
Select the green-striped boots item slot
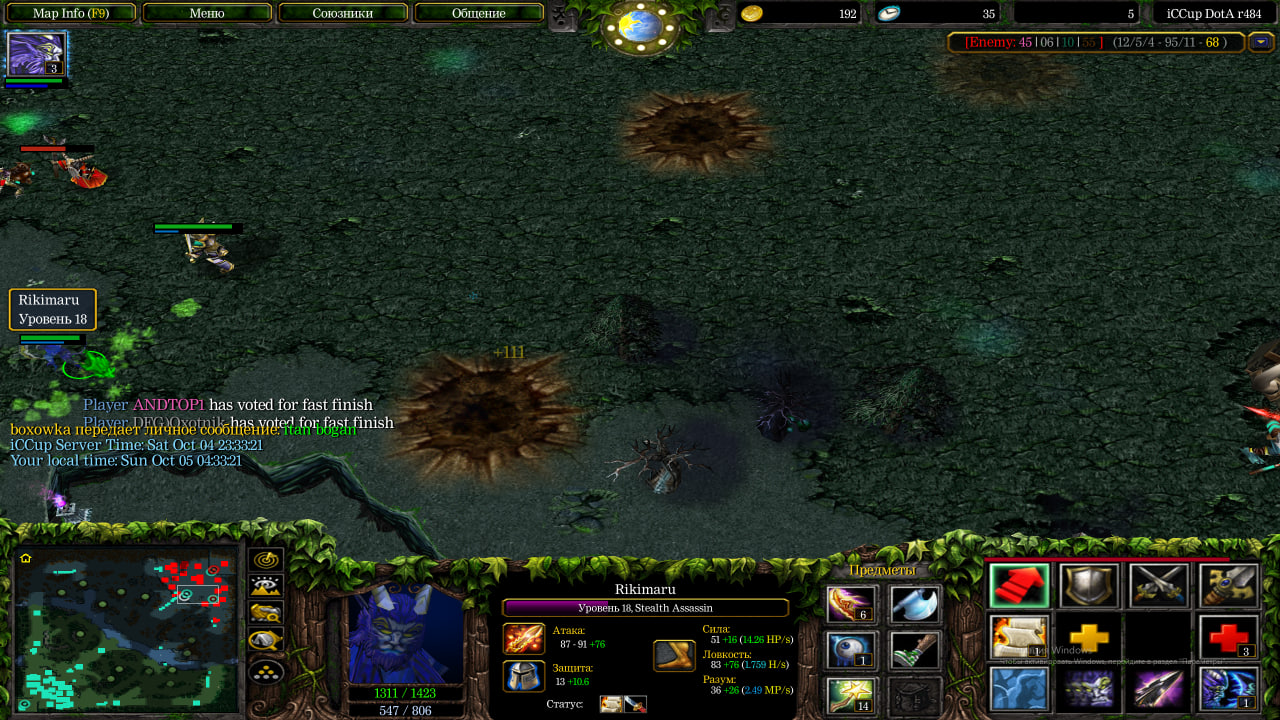coord(915,650)
